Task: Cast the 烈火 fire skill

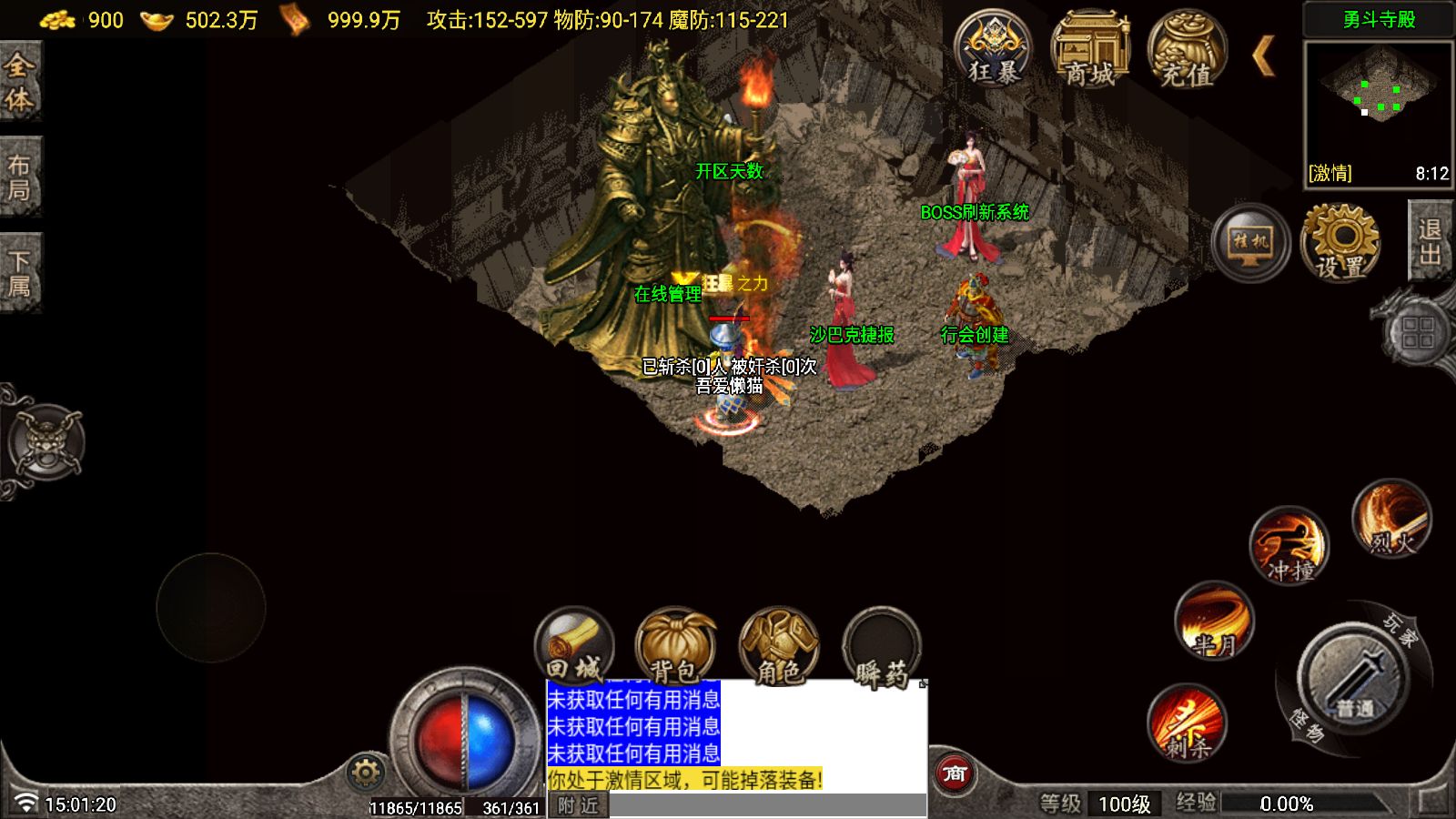Action: click(x=1391, y=519)
